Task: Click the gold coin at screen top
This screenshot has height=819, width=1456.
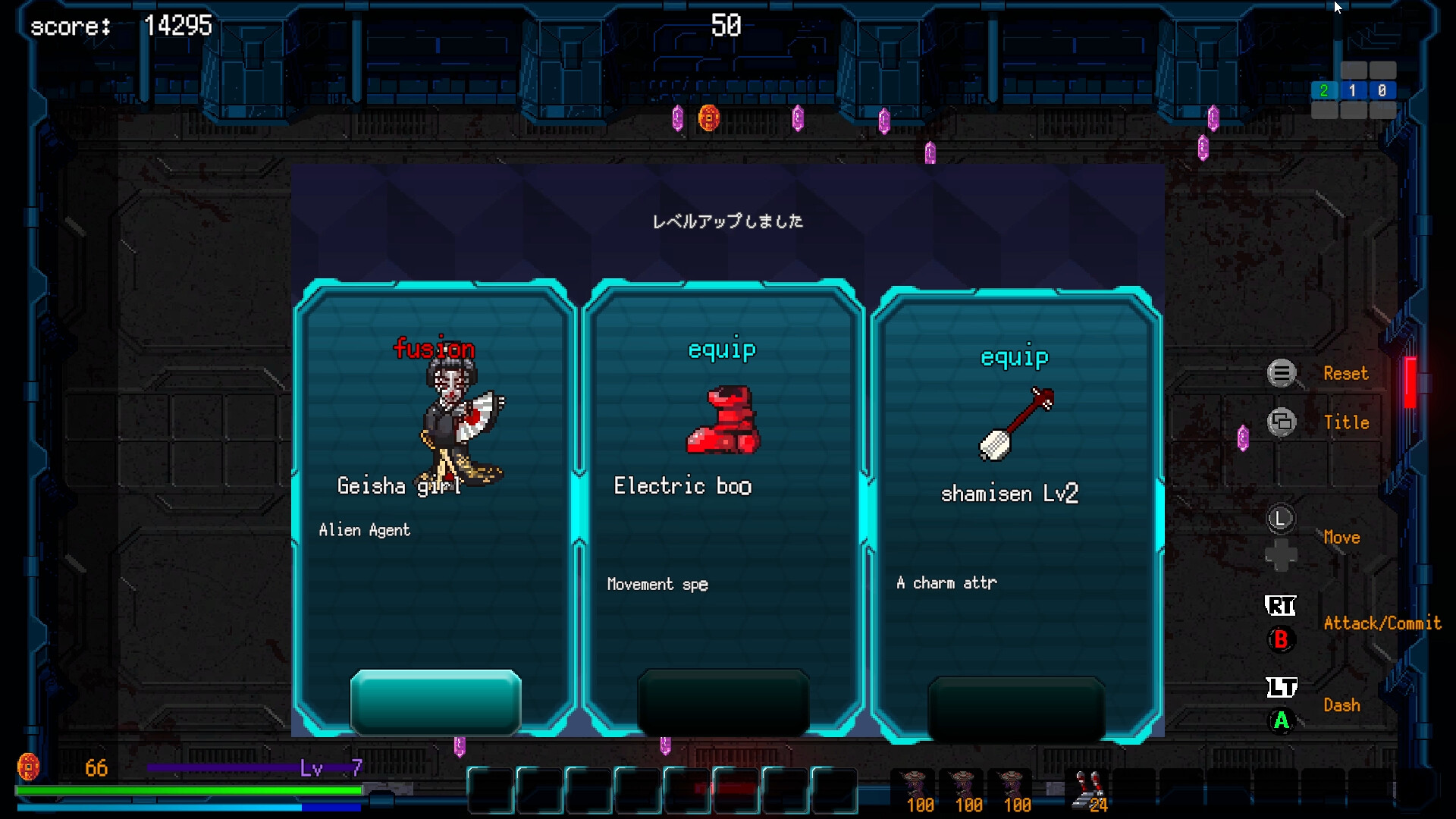Action: pyautogui.click(x=710, y=118)
